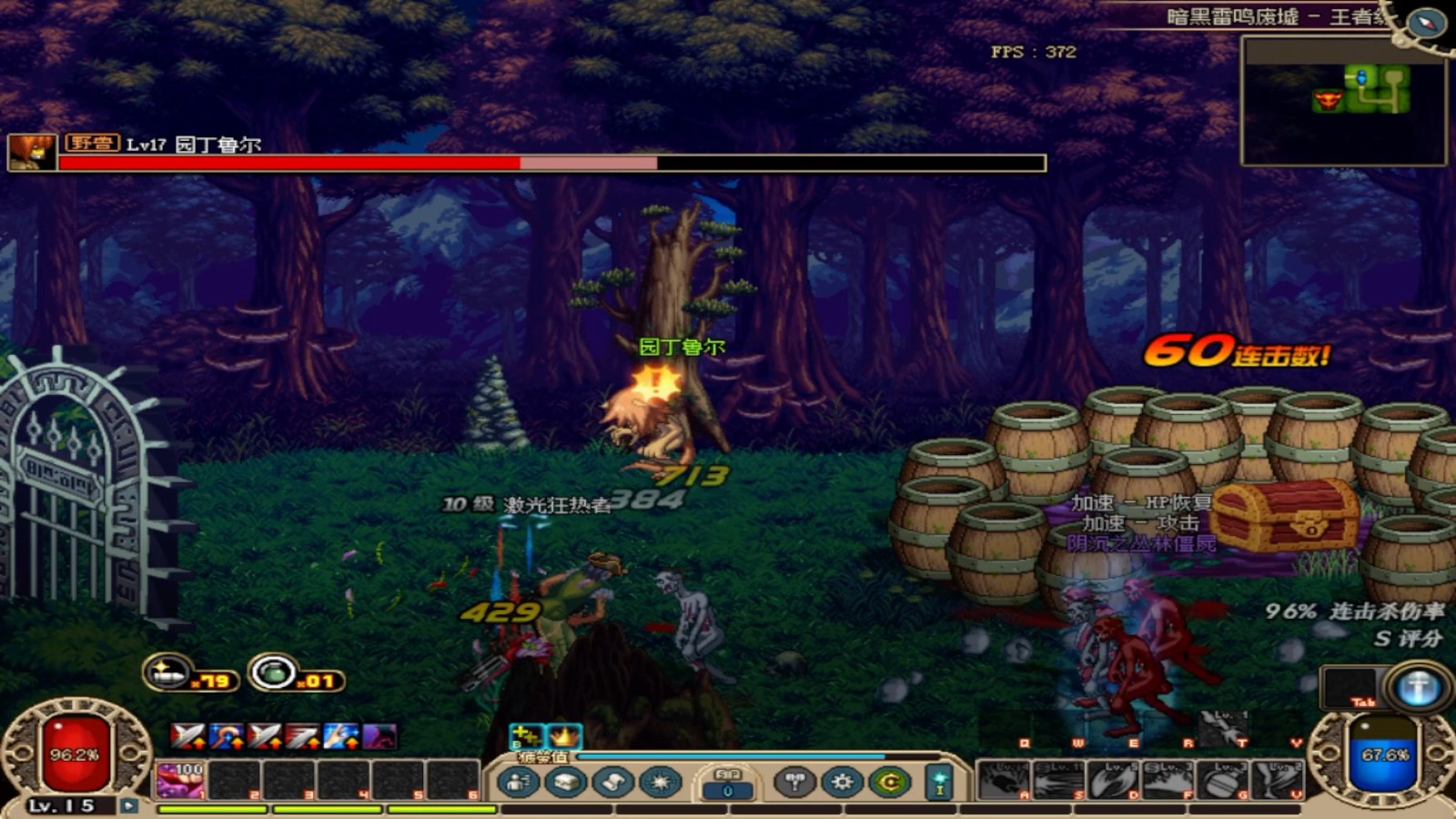Open the skill burst menu button
This screenshot has width=1456, height=819.
coord(660,782)
